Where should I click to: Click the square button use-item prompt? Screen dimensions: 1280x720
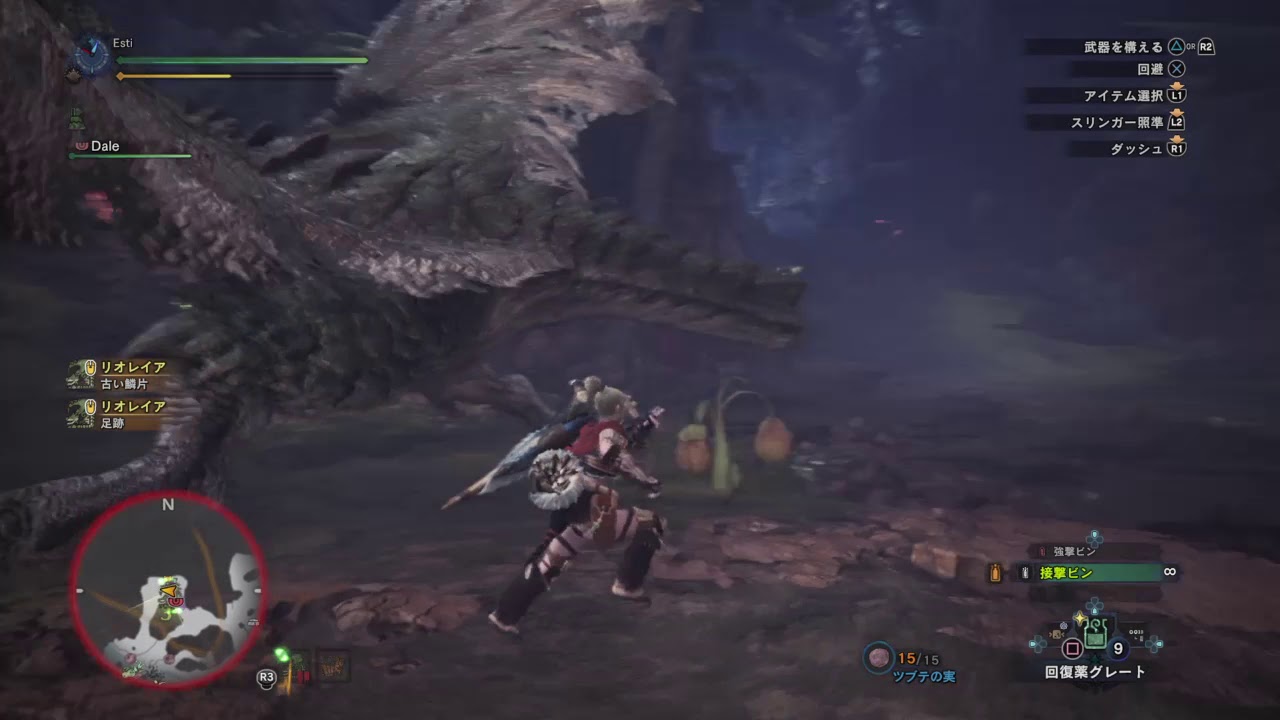pyautogui.click(x=1074, y=650)
